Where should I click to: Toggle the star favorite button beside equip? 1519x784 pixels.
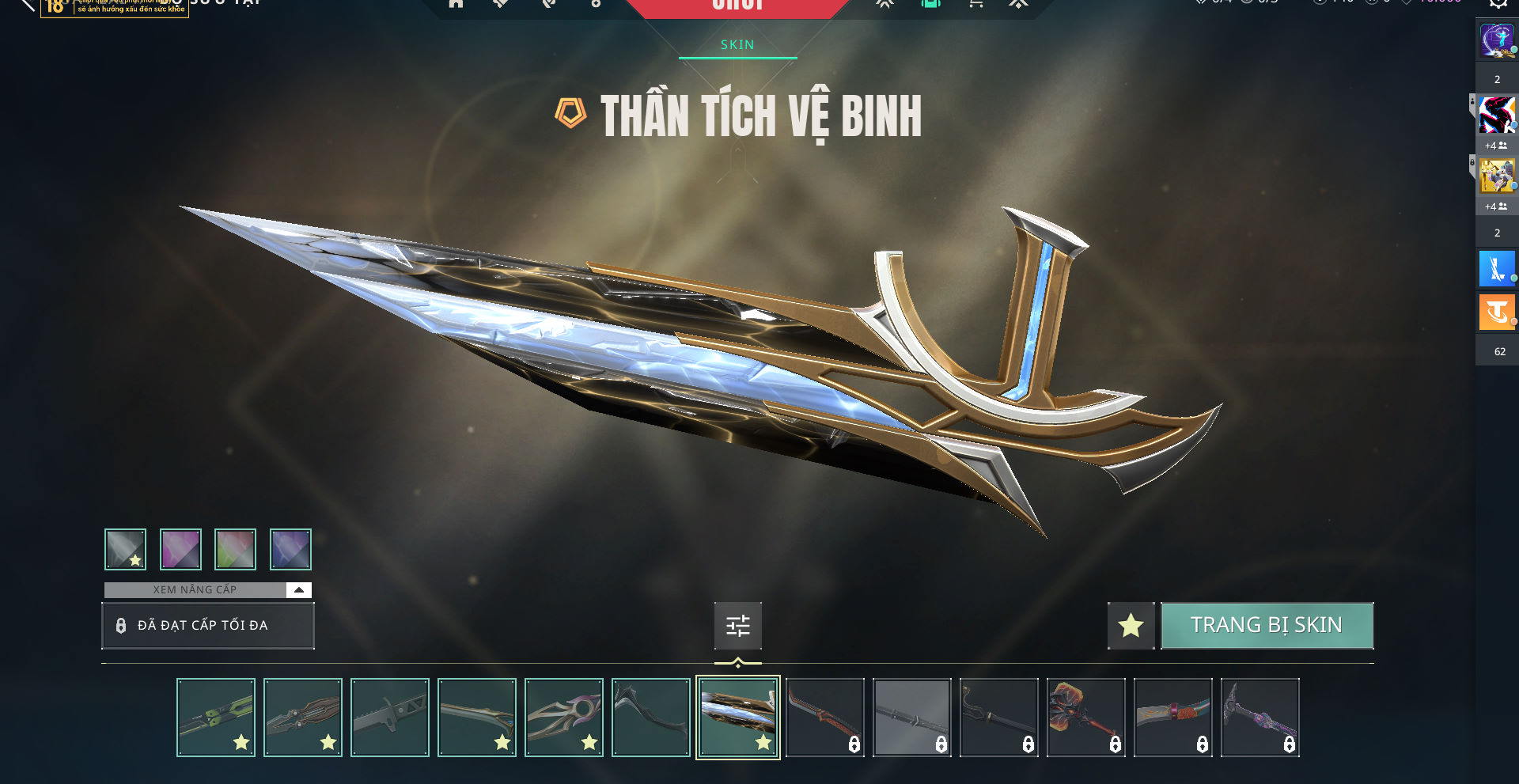(1131, 626)
